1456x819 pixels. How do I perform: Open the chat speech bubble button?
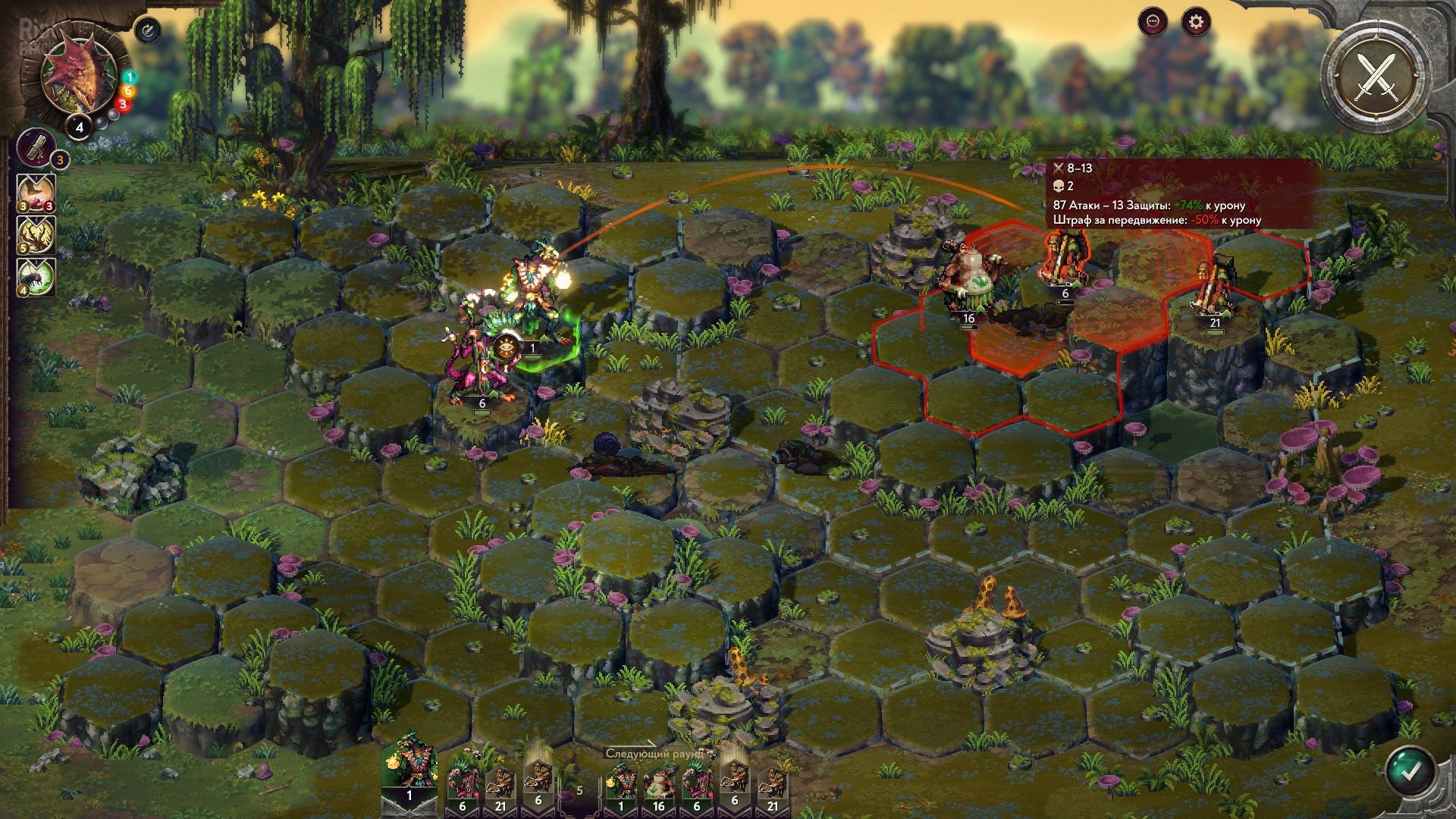[x=1153, y=22]
